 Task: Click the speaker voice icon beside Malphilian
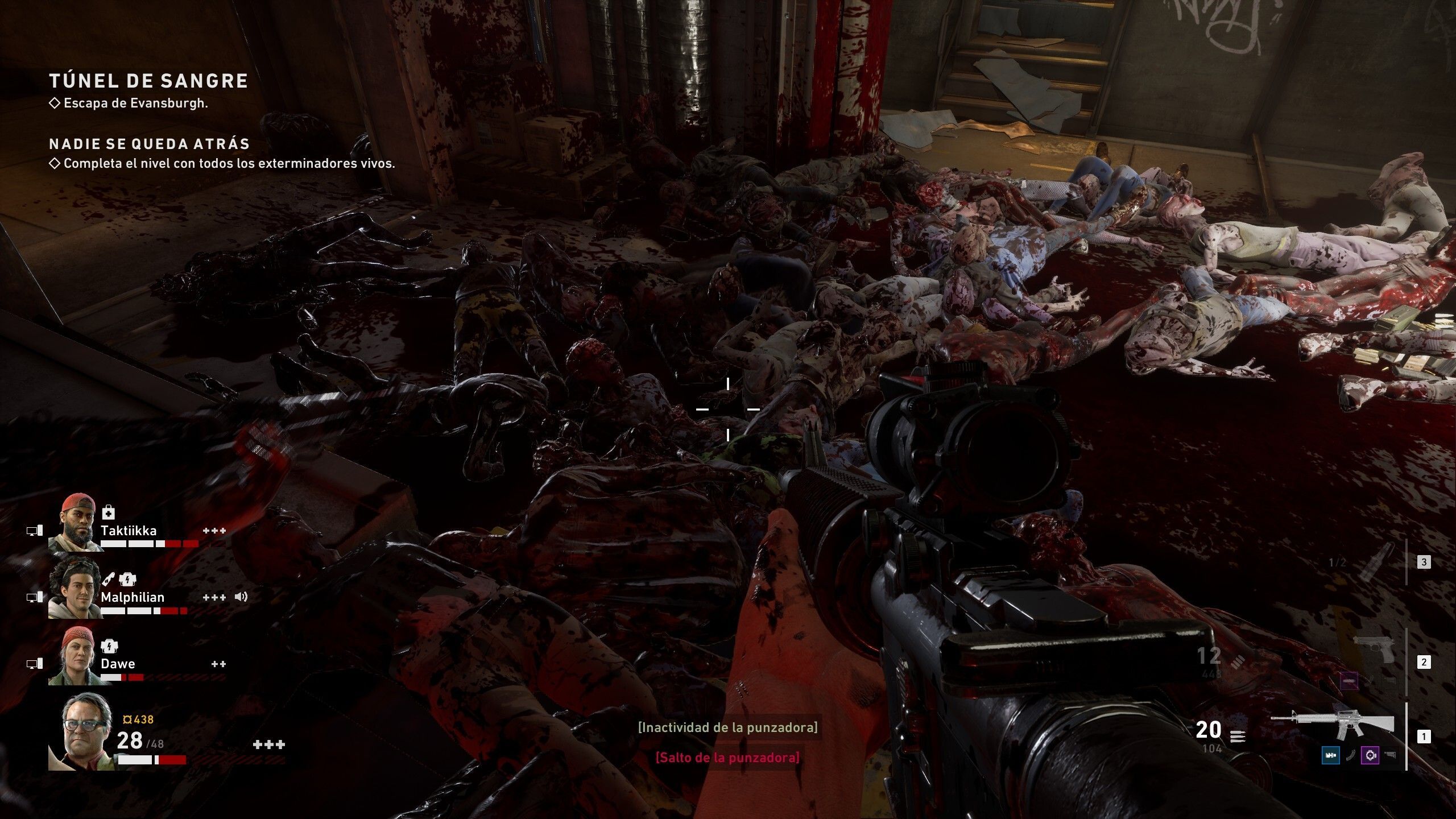(x=241, y=597)
